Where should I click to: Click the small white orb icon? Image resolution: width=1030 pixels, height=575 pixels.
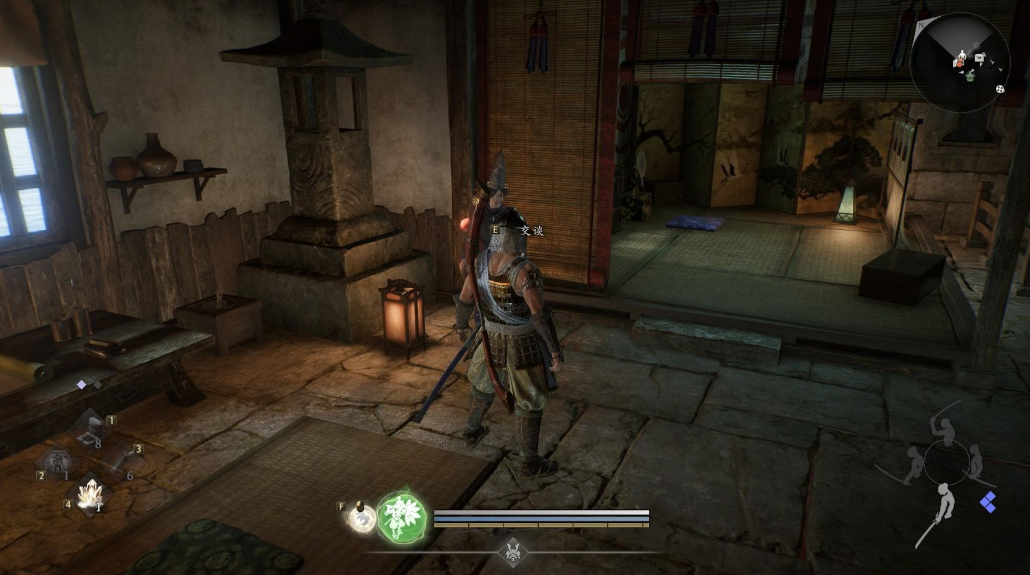pos(360,516)
